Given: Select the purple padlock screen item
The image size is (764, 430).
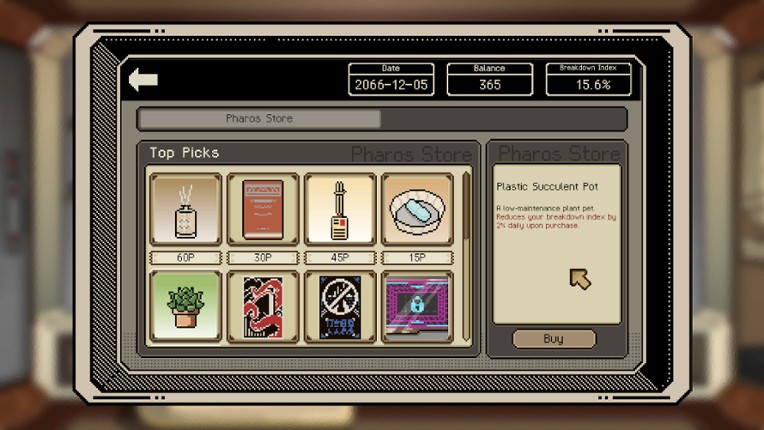Looking at the screenshot, I should coord(417,306).
